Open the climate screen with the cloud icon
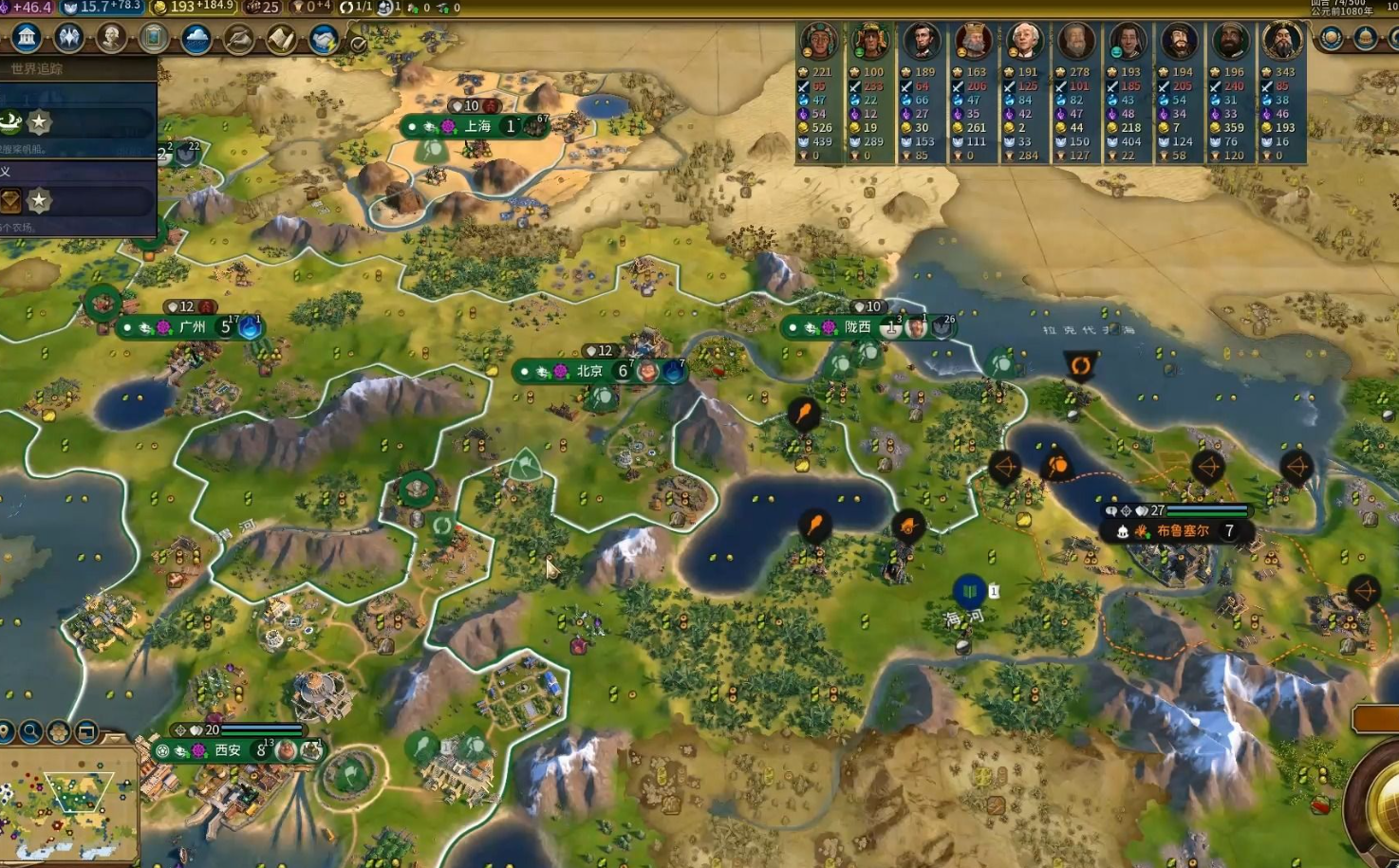This screenshot has height=868, width=1399. tap(196, 38)
